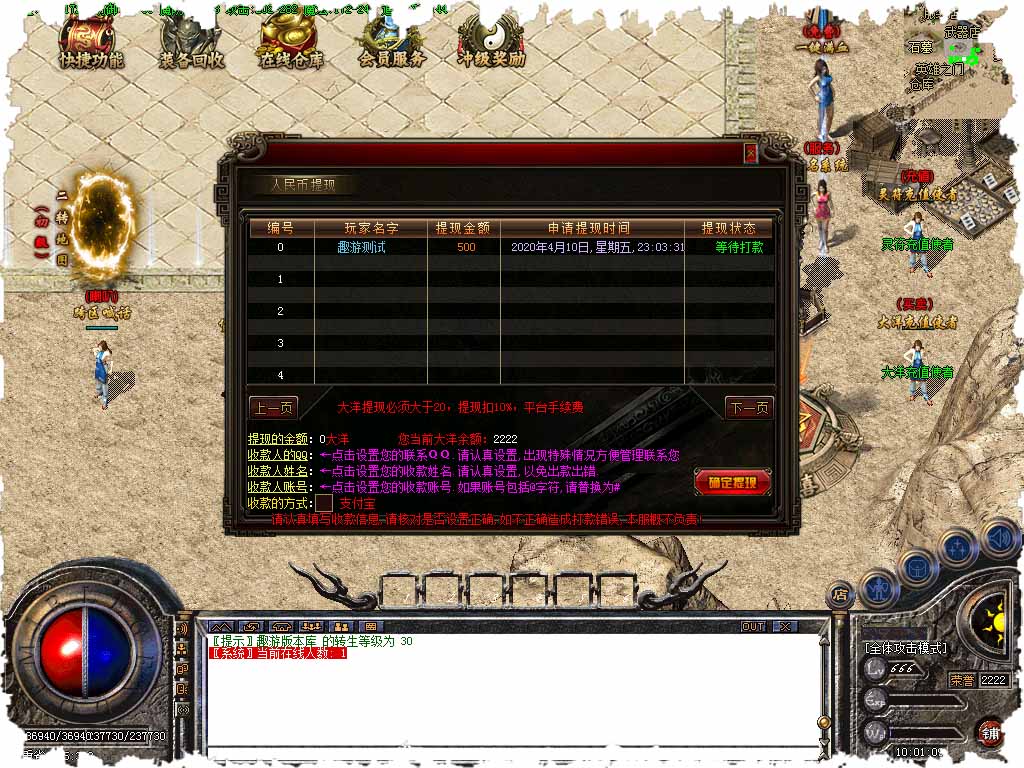This screenshot has width=1024, height=768.
Task: Open the round 店 shop button
Action: click(x=840, y=594)
